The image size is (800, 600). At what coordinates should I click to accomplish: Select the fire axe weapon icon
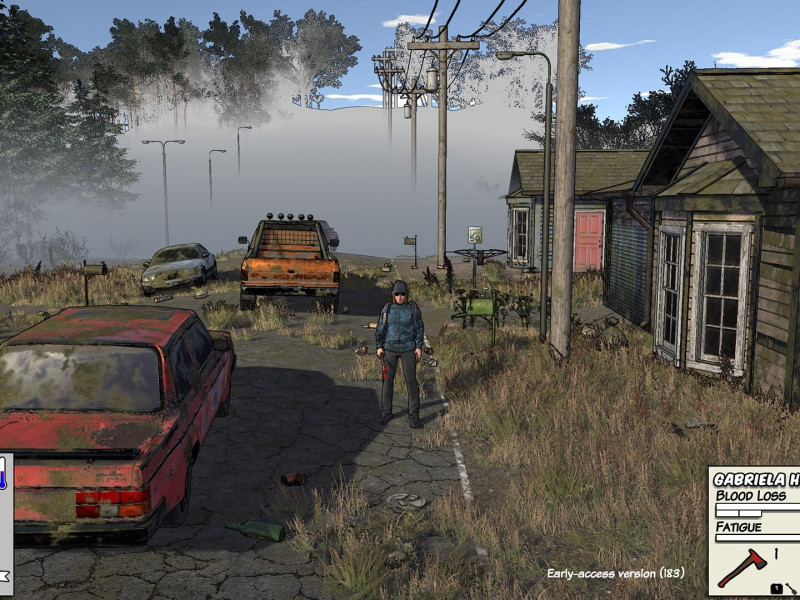pos(741,568)
